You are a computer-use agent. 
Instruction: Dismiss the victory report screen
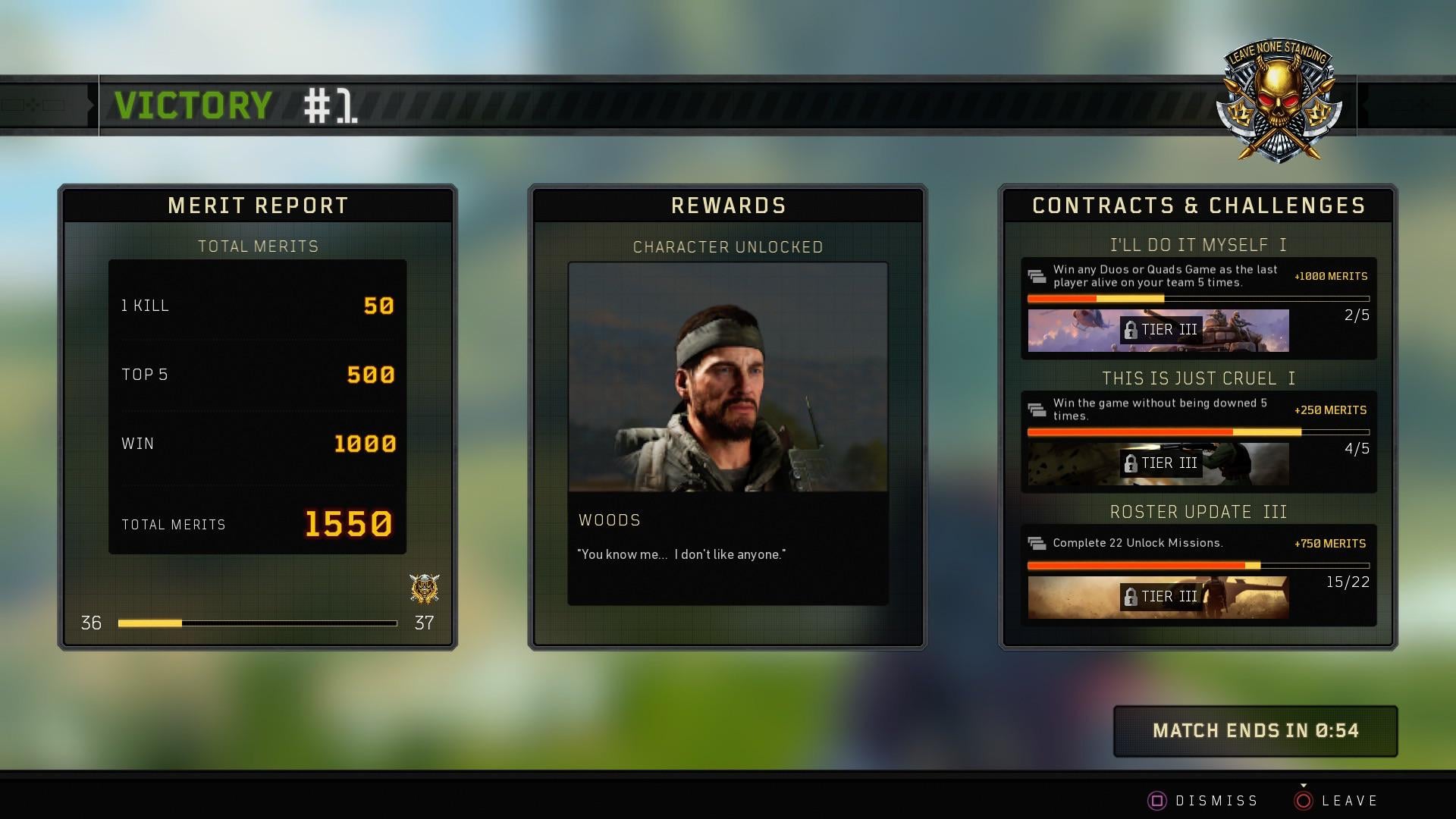coord(1203,801)
